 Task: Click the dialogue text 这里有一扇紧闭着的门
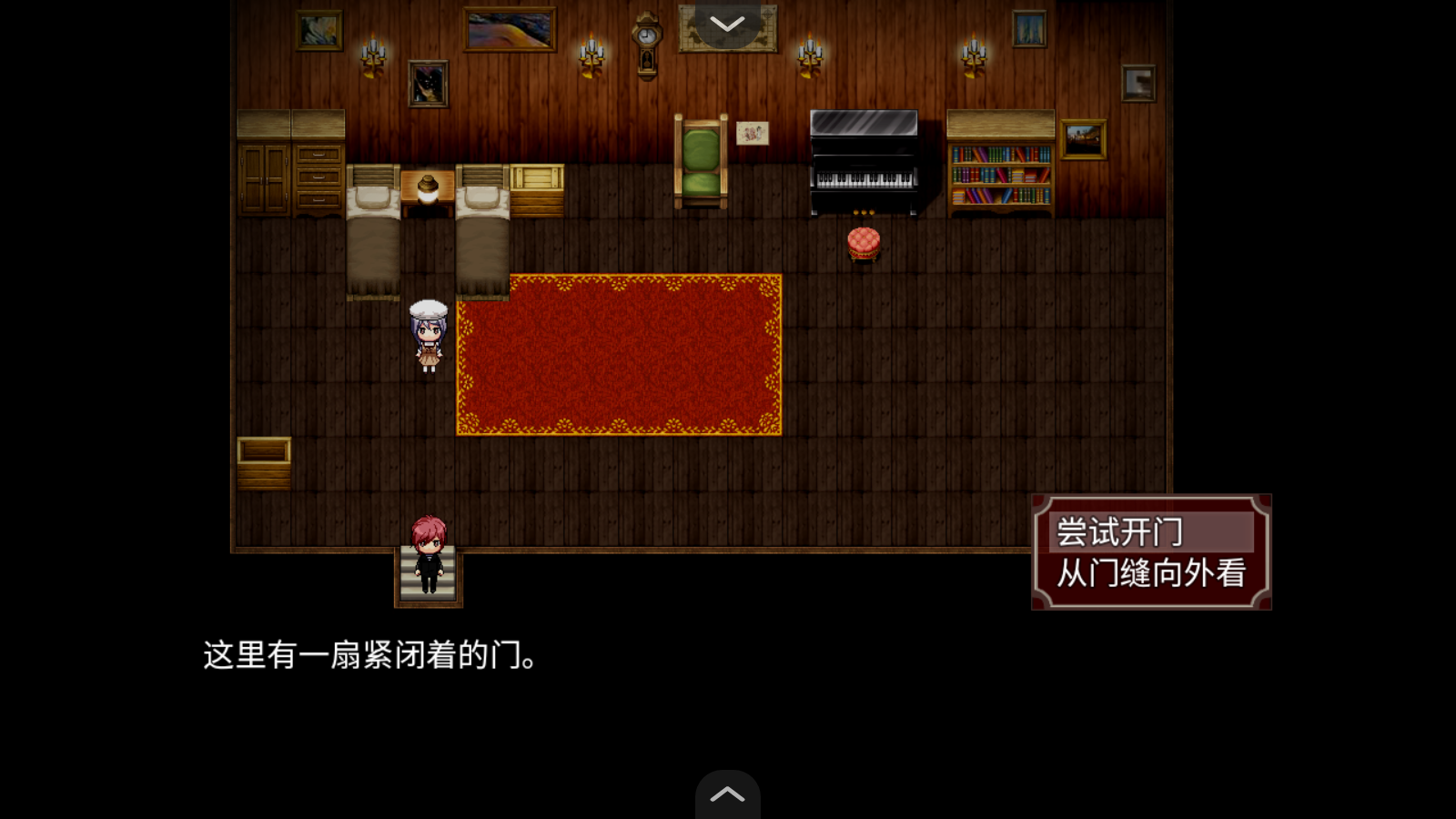coord(369,655)
